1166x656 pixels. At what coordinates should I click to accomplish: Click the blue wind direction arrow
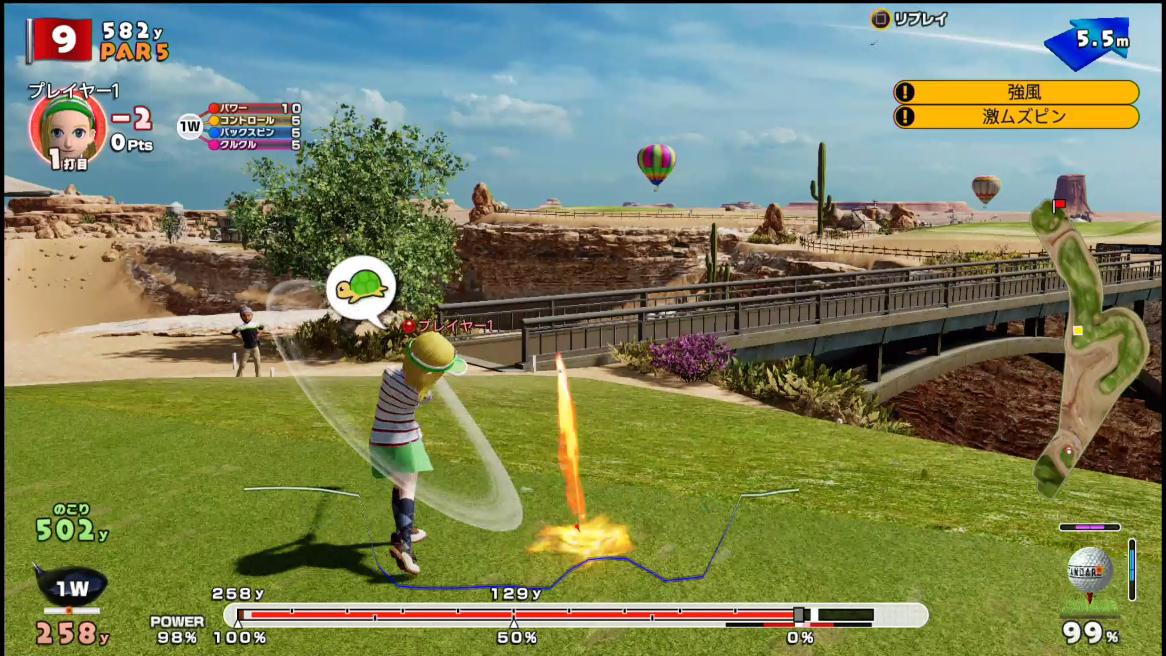[1083, 43]
